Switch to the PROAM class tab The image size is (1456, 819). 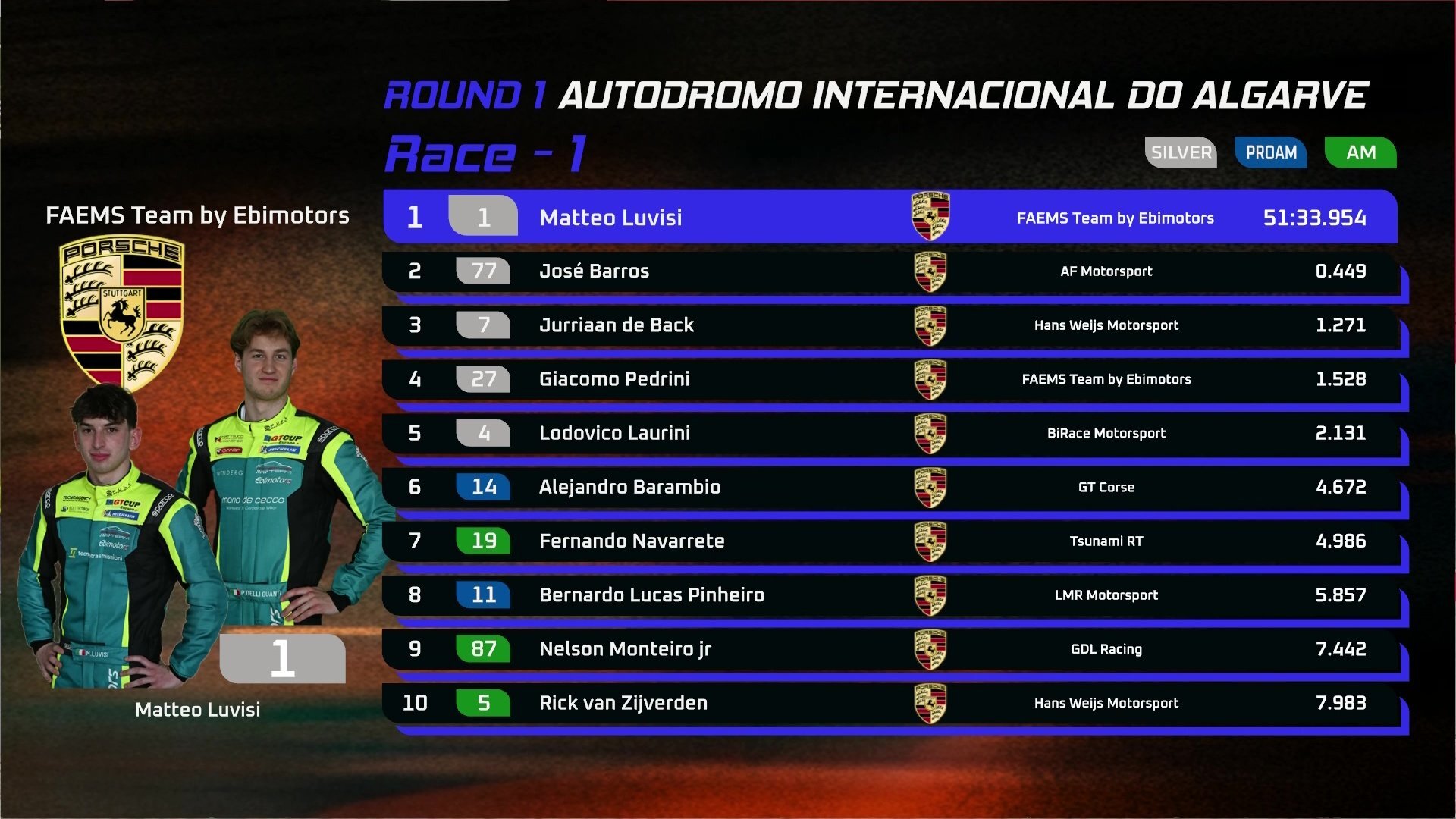pos(1271,152)
